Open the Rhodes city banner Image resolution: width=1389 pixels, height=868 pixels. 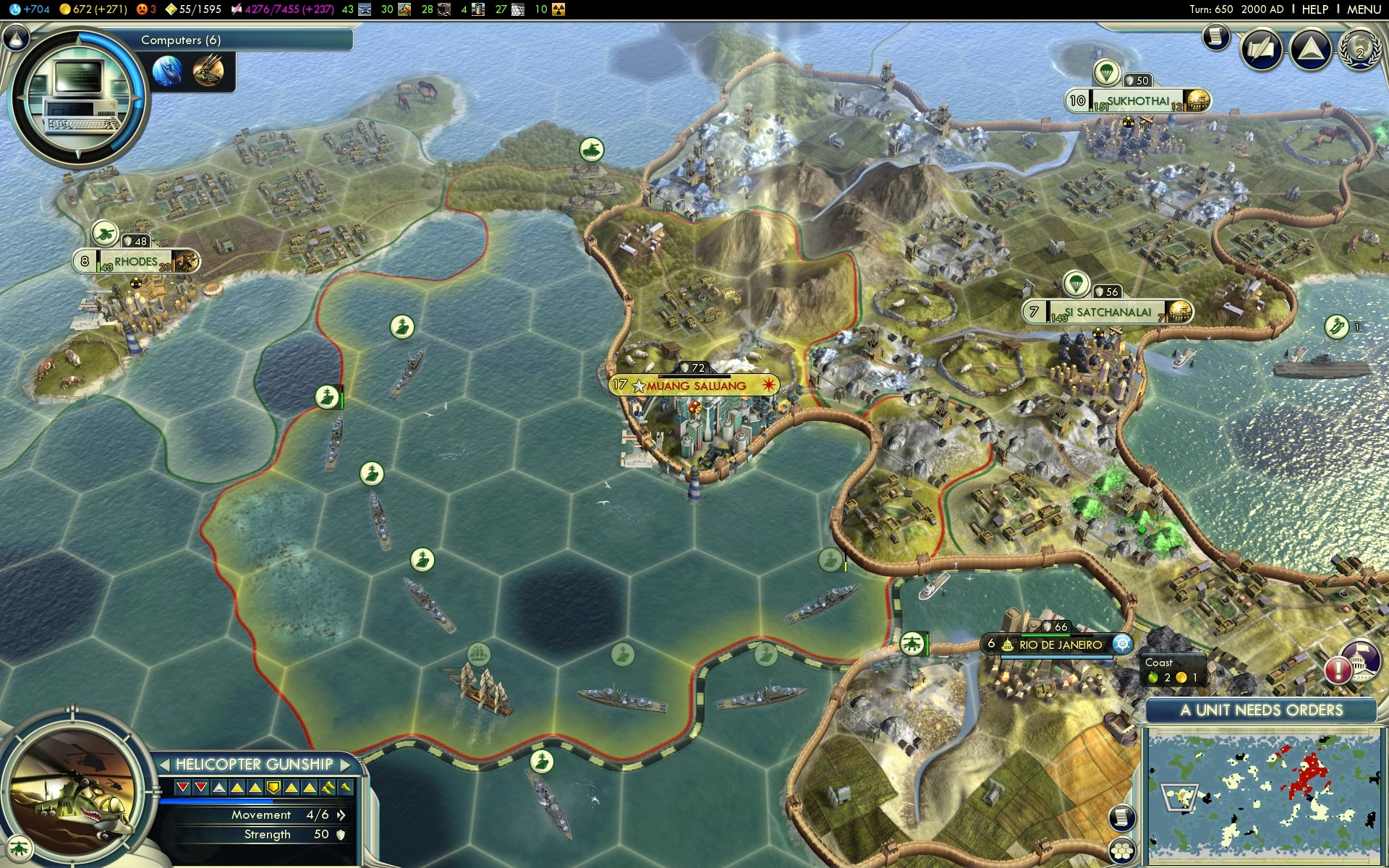136,261
